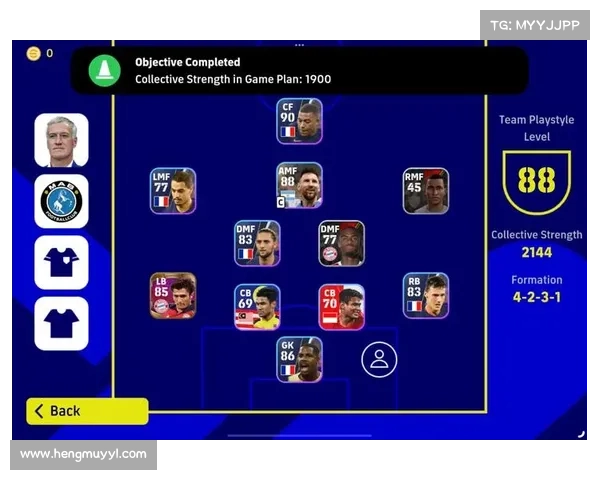Open the Team Playstyle Level 88 badge
The image size is (600, 480).
pyautogui.click(x=537, y=181)
